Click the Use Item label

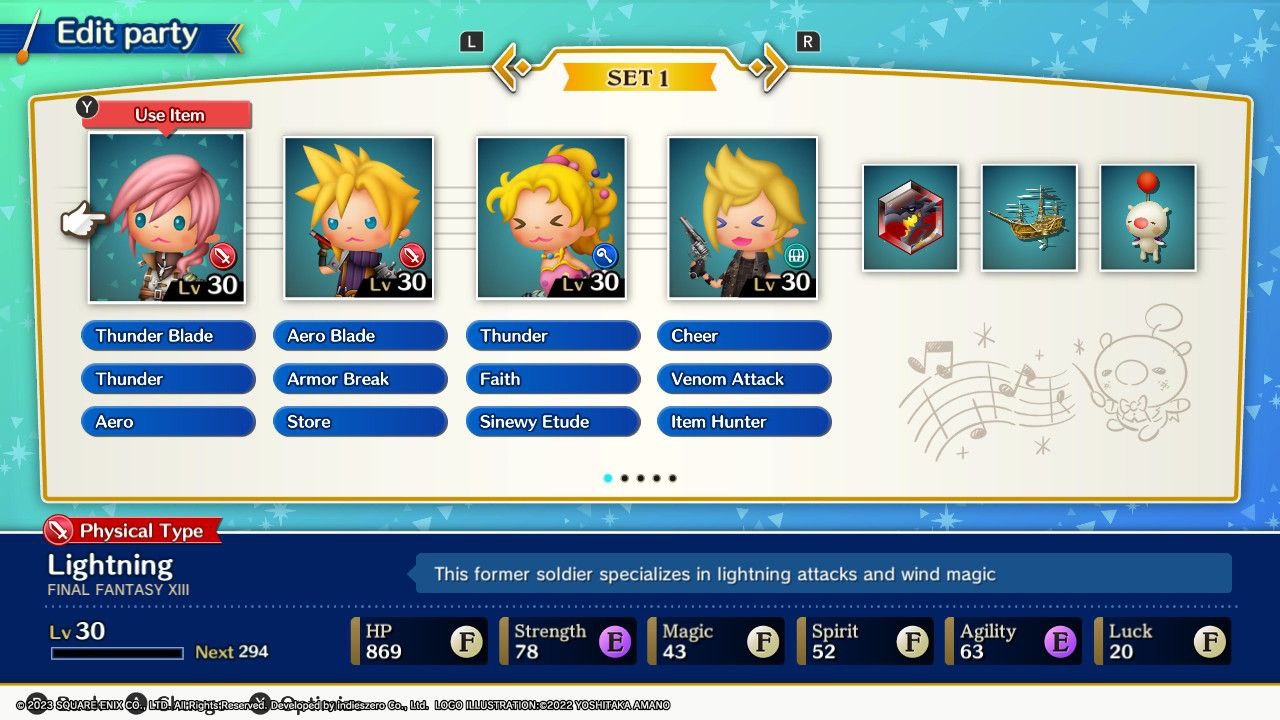point(170,115)
